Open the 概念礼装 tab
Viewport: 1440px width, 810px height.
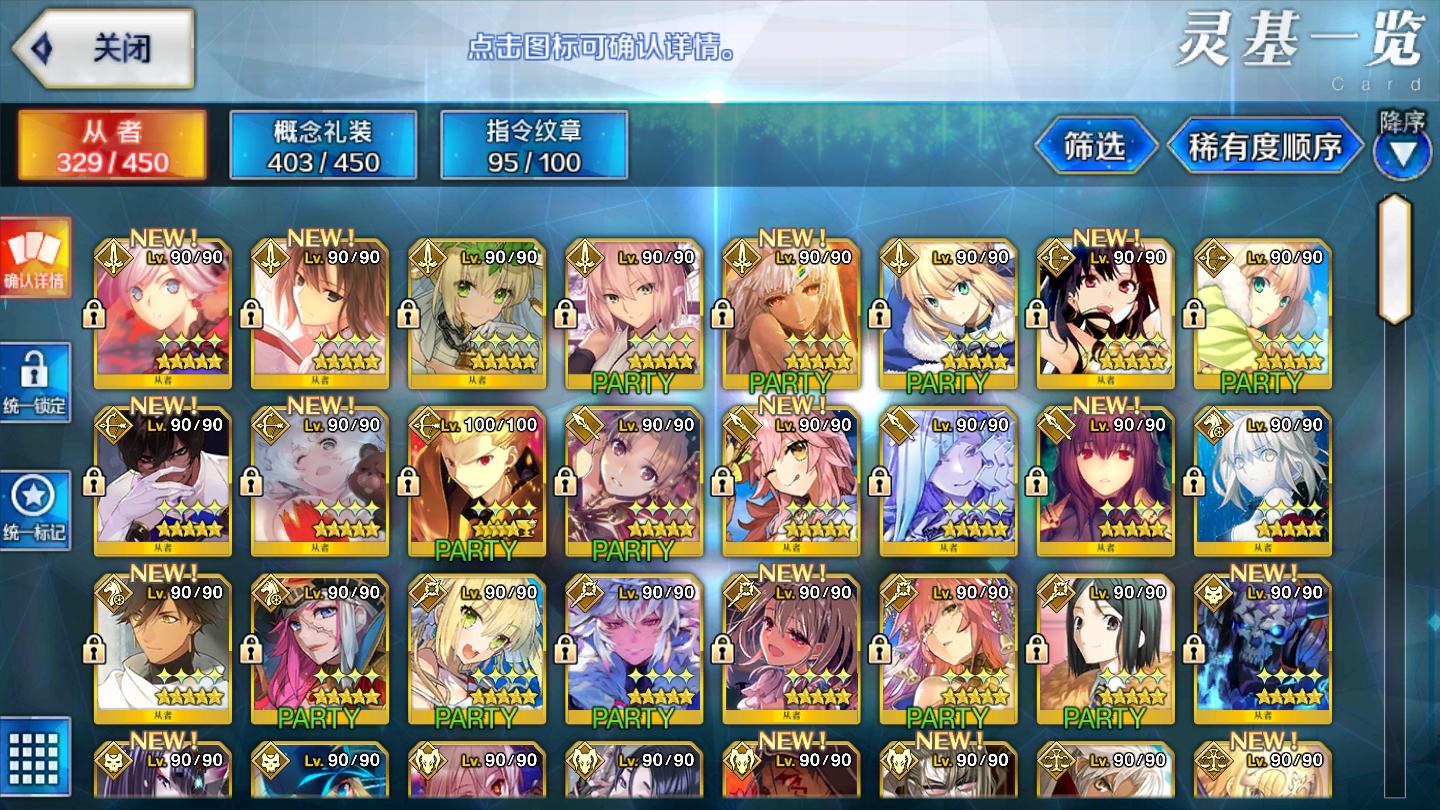[x=323, y=145]
